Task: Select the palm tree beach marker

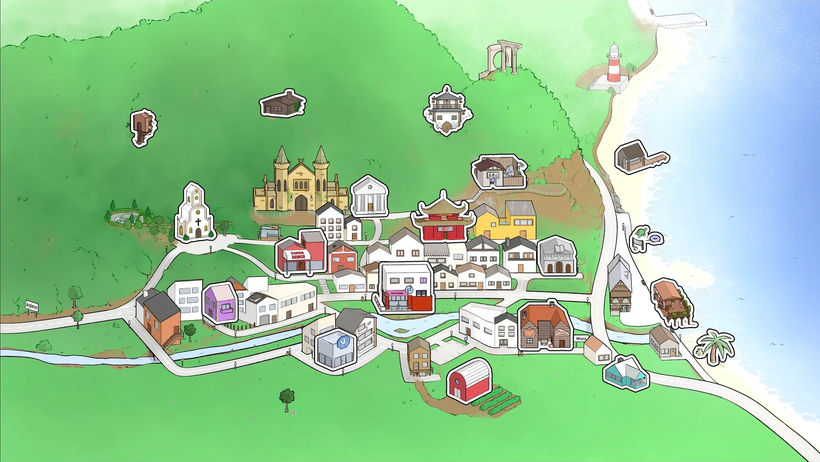Action: (713, 347)
